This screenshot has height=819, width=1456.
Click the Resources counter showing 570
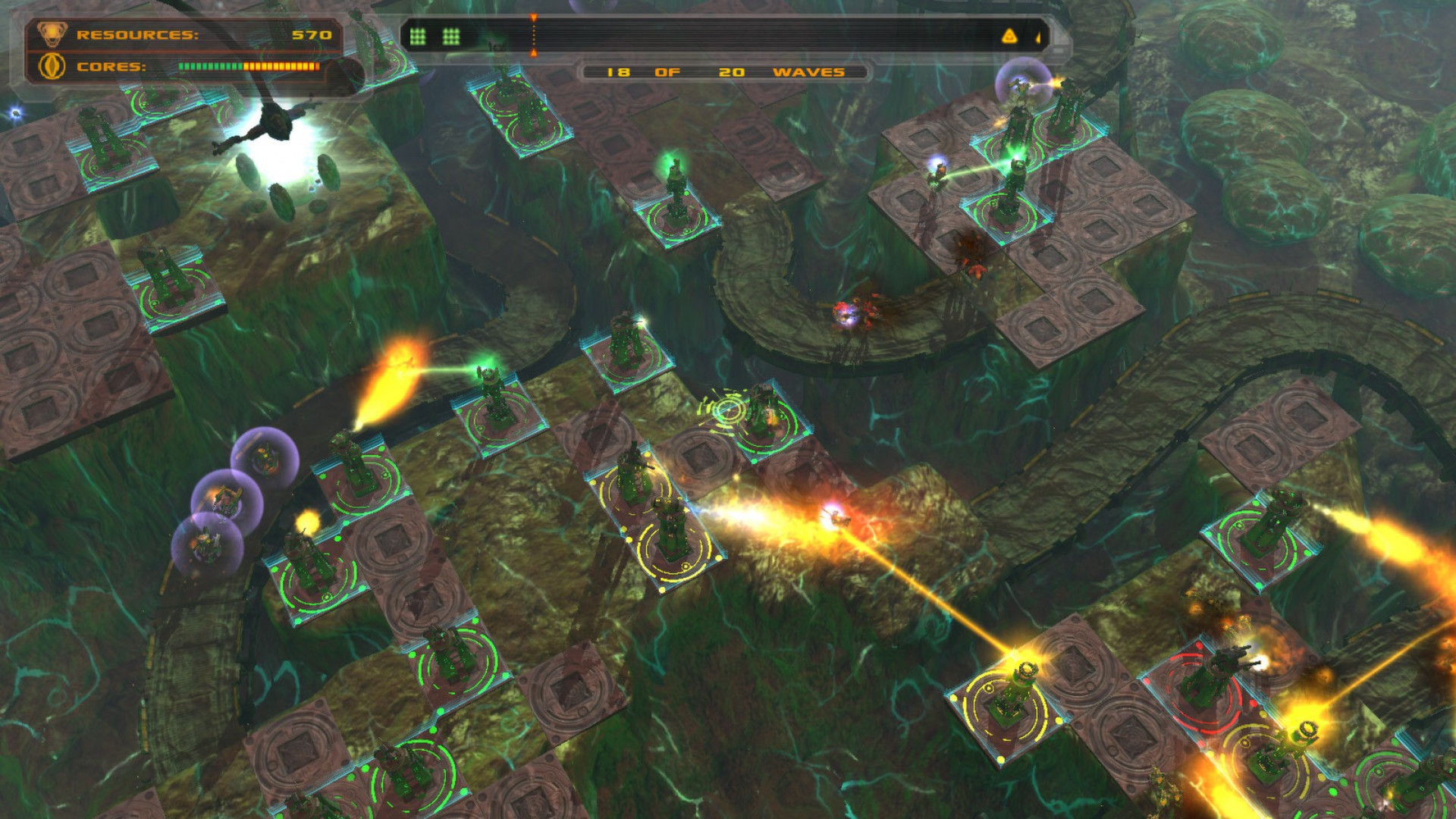pyautogui.click(x=313, y=34)
